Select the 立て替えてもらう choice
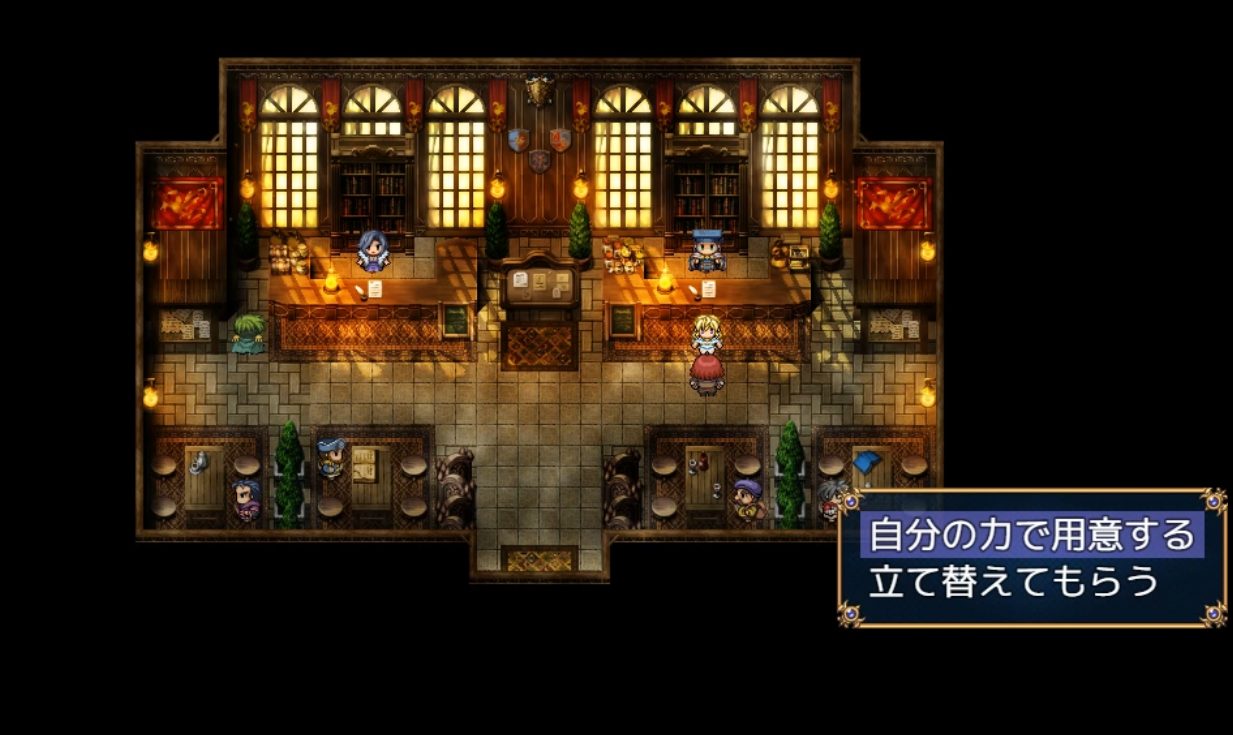This screenshot has width=1233, height=735. (x=1013, y=582)
